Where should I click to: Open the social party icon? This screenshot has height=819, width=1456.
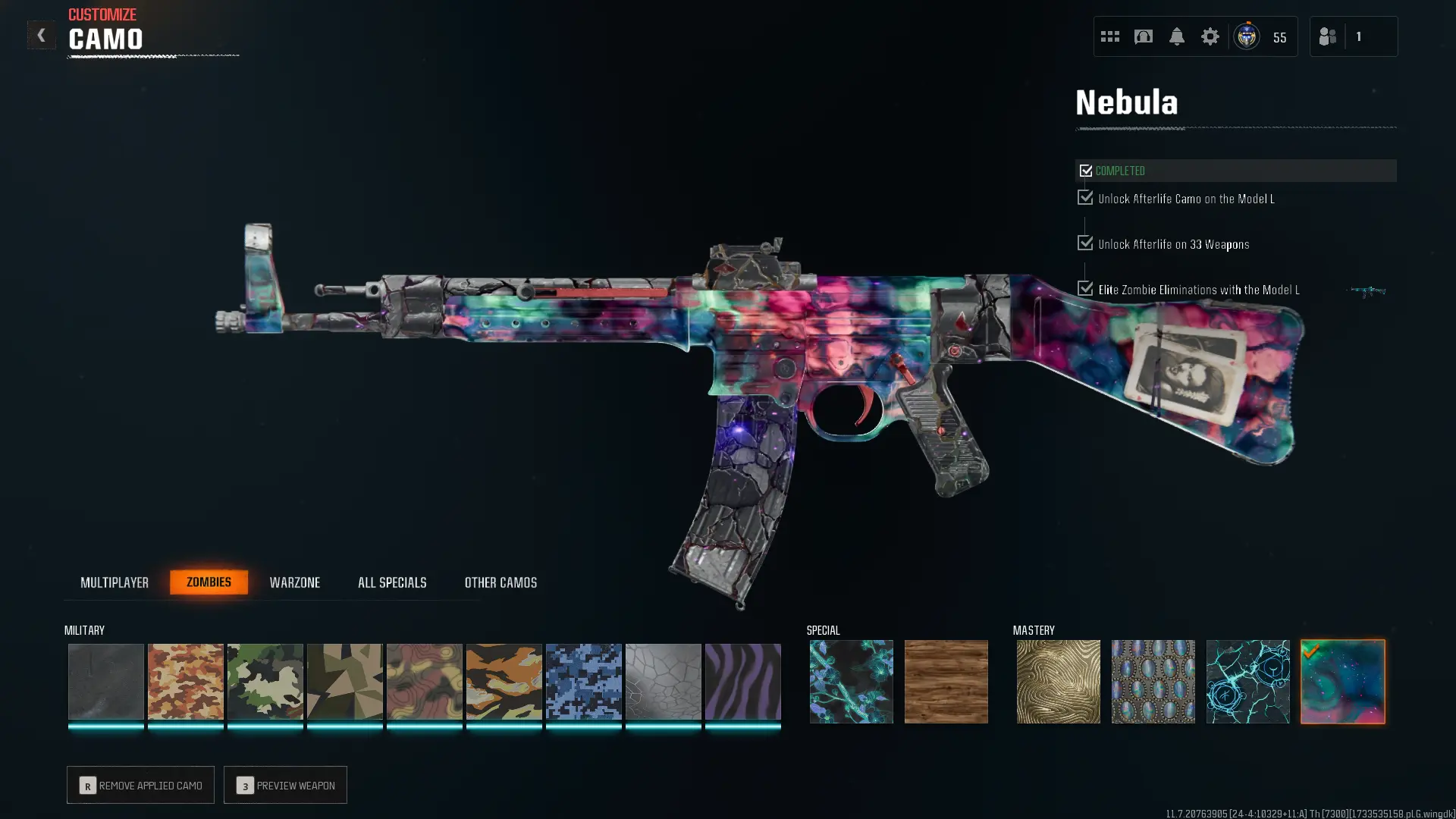(x=1328, y=36)
